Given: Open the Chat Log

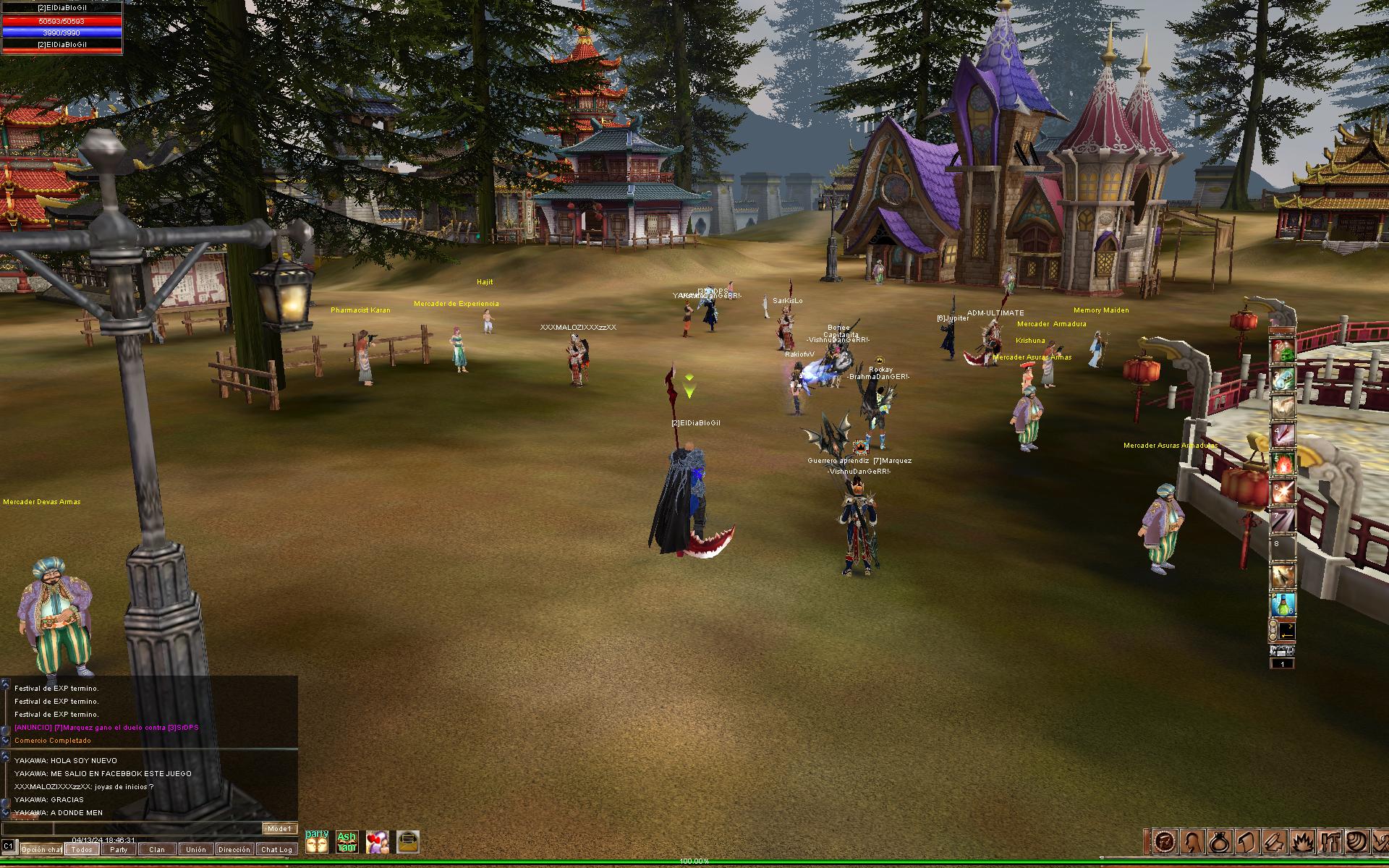Looking at the screenshot, I should click(x=276, y=849).
